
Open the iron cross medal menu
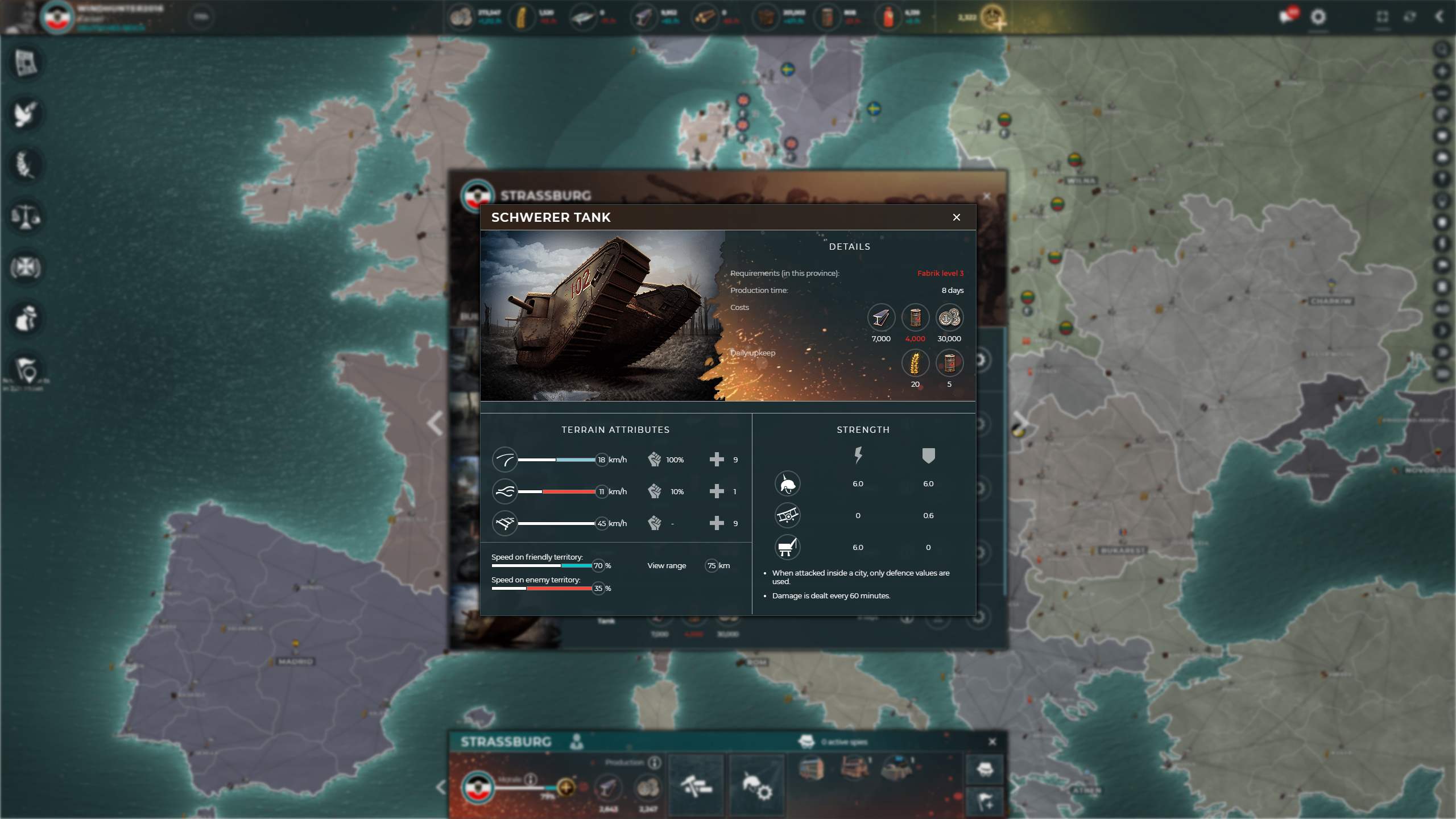click(x=26, y=267)
